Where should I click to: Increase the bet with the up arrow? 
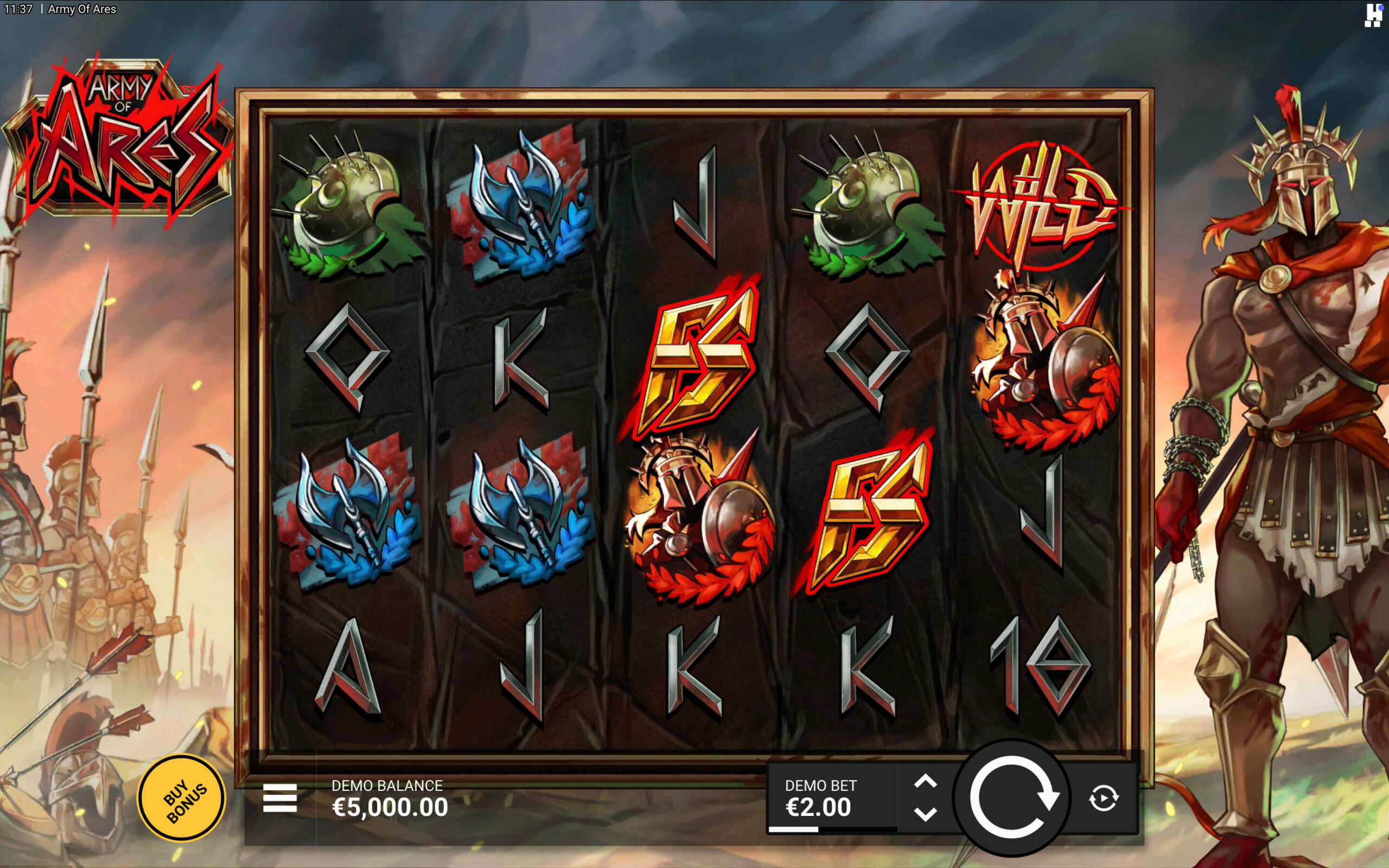coord(925,781)
